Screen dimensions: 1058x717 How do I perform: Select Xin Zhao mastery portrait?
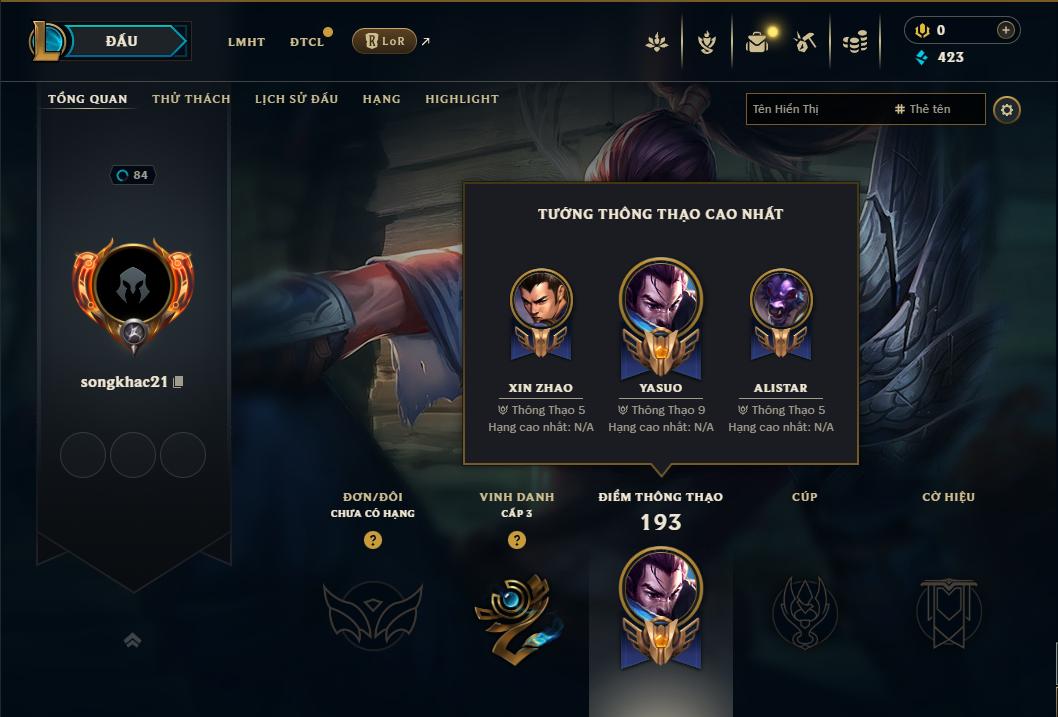tap(541, 300)
